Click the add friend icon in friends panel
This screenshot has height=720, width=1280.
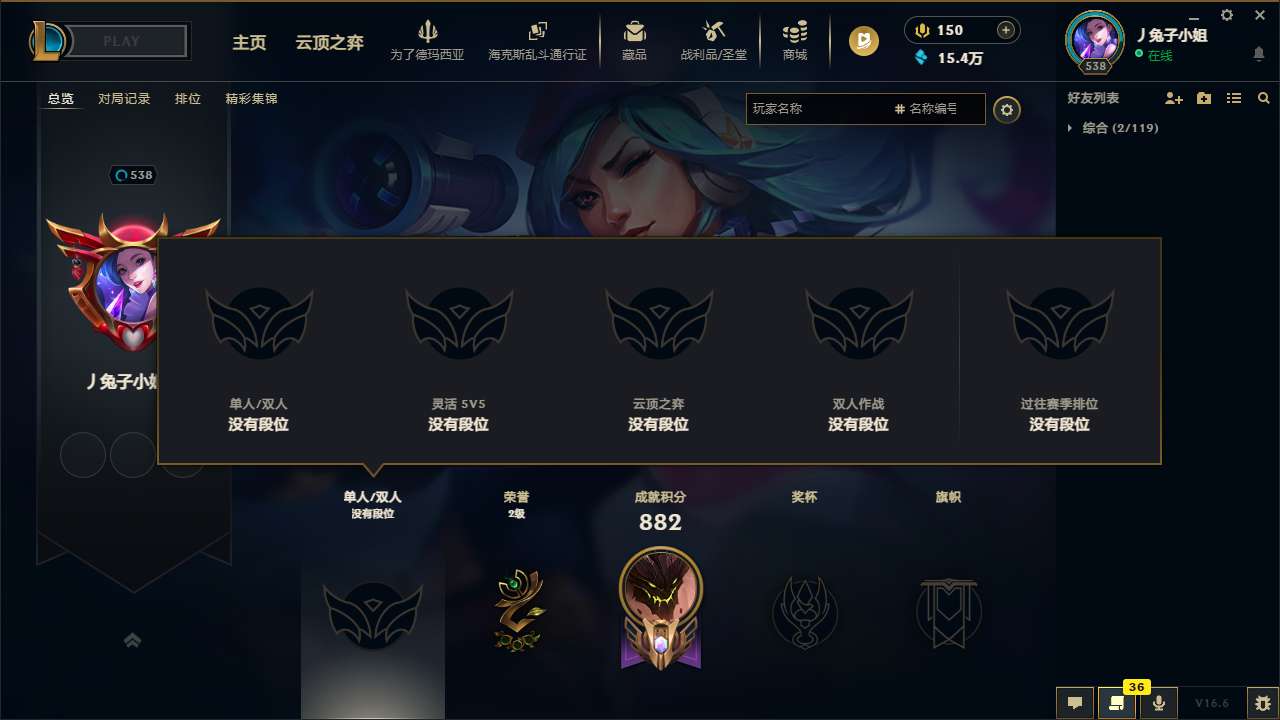tap(1171, 98)
